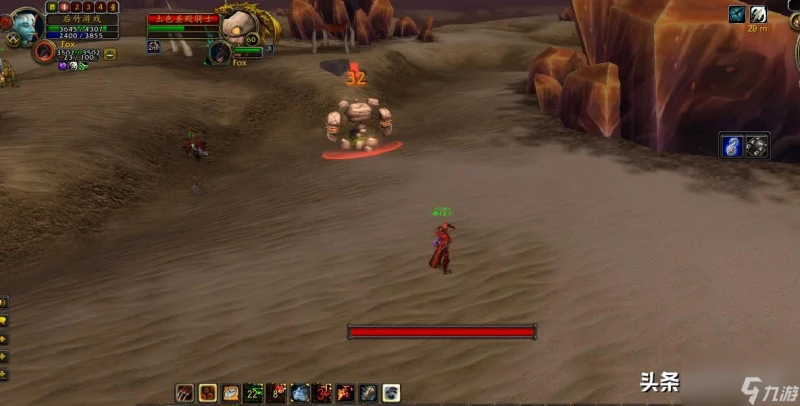Image resolution: width=800 pixels, height=406 pixels.
Task: Click the teal buff icon with 29 m
Action: point(737,14)
